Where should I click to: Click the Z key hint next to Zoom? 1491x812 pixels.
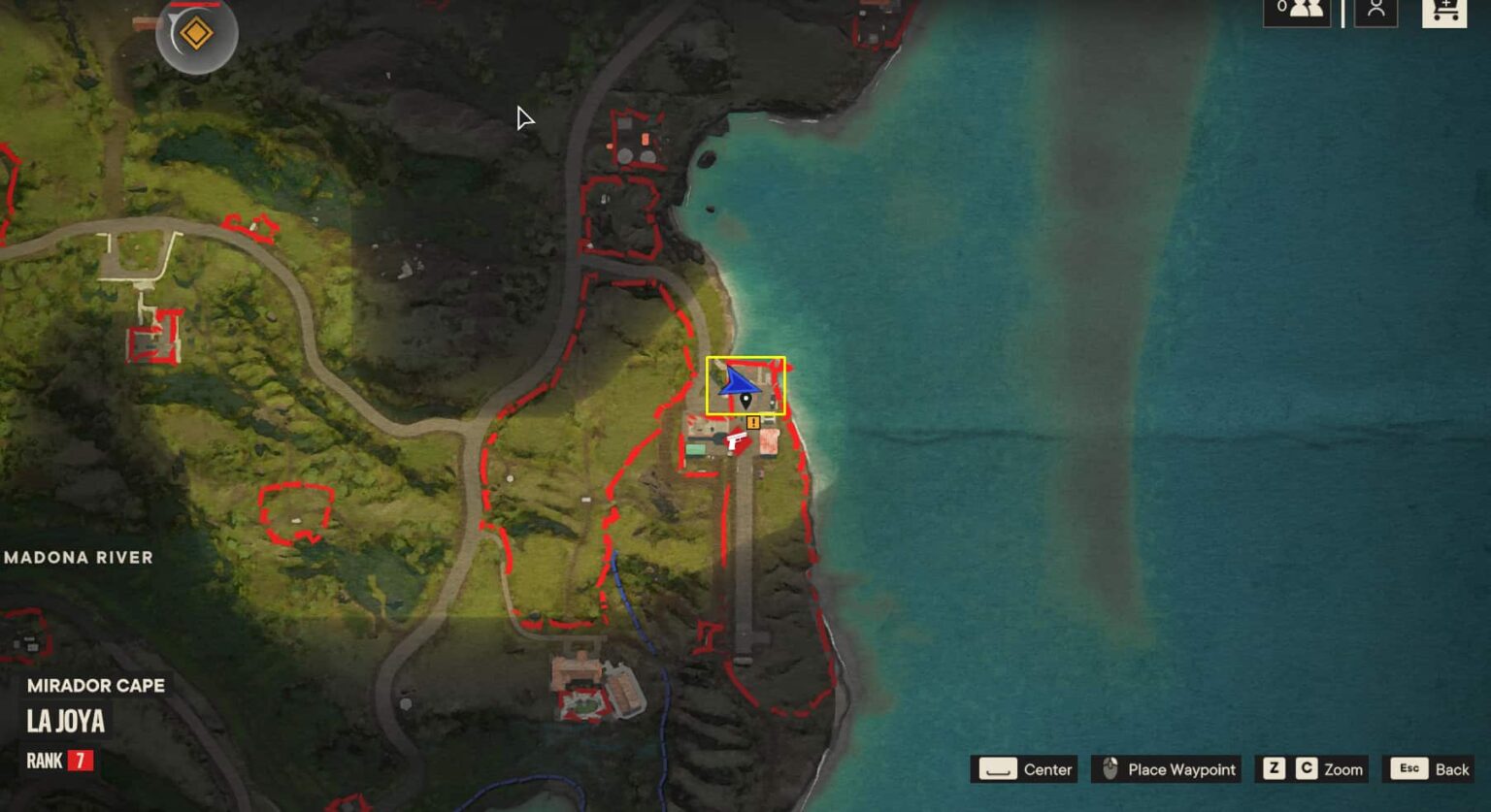point(1273,768)
